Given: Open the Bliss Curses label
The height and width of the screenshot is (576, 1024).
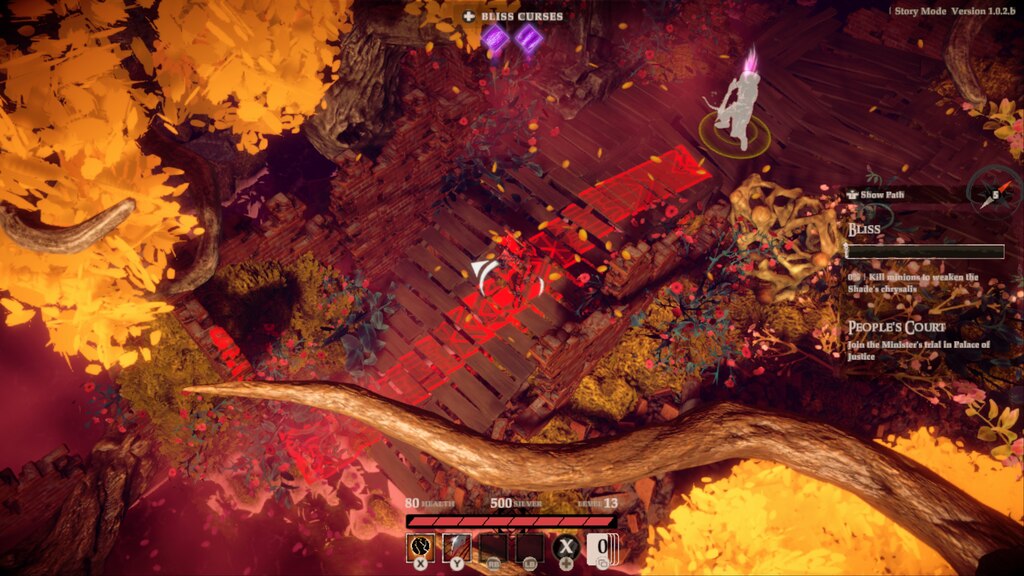Looking at the screenshot, I should [513, 16].
